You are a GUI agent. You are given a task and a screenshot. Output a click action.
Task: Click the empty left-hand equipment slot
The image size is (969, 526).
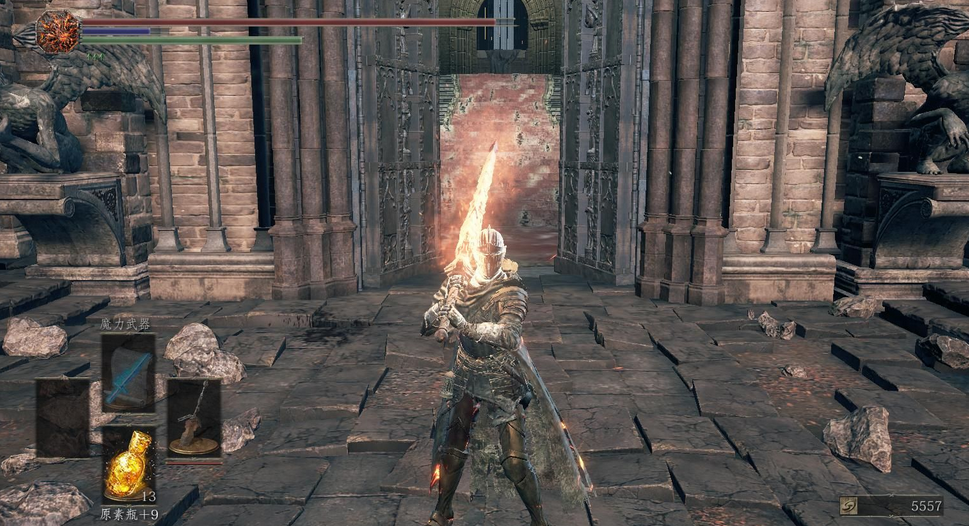[x=63, y=418]
